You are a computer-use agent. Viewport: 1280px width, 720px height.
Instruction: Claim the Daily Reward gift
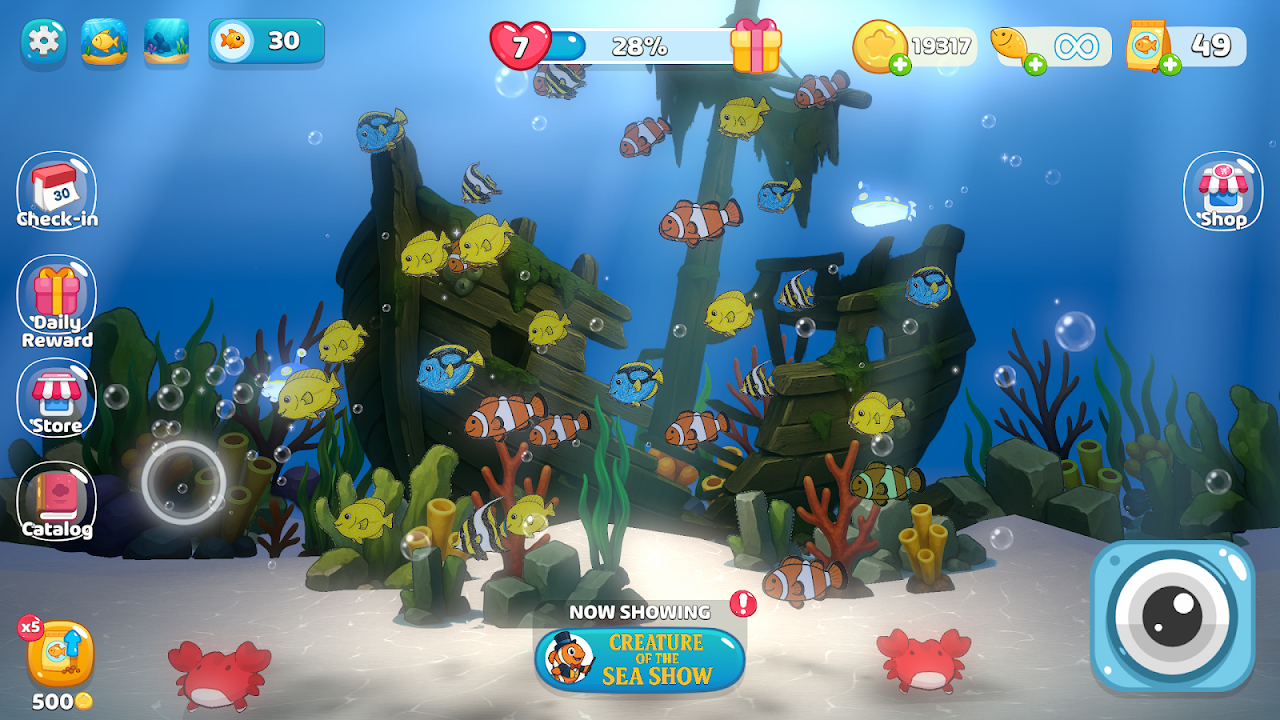point(57,298)
